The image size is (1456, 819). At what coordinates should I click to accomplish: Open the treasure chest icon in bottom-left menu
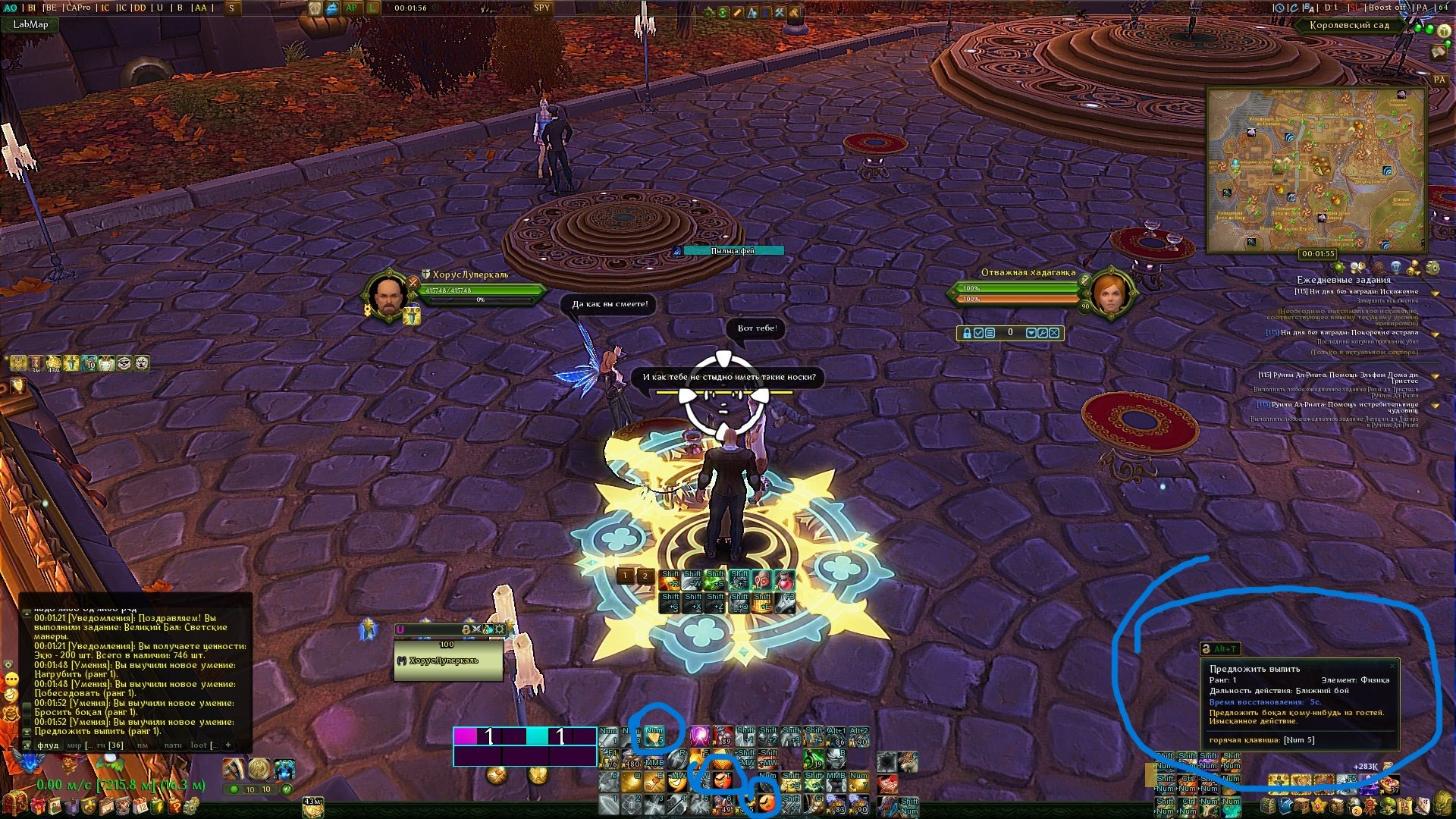[x=14, y=804]
